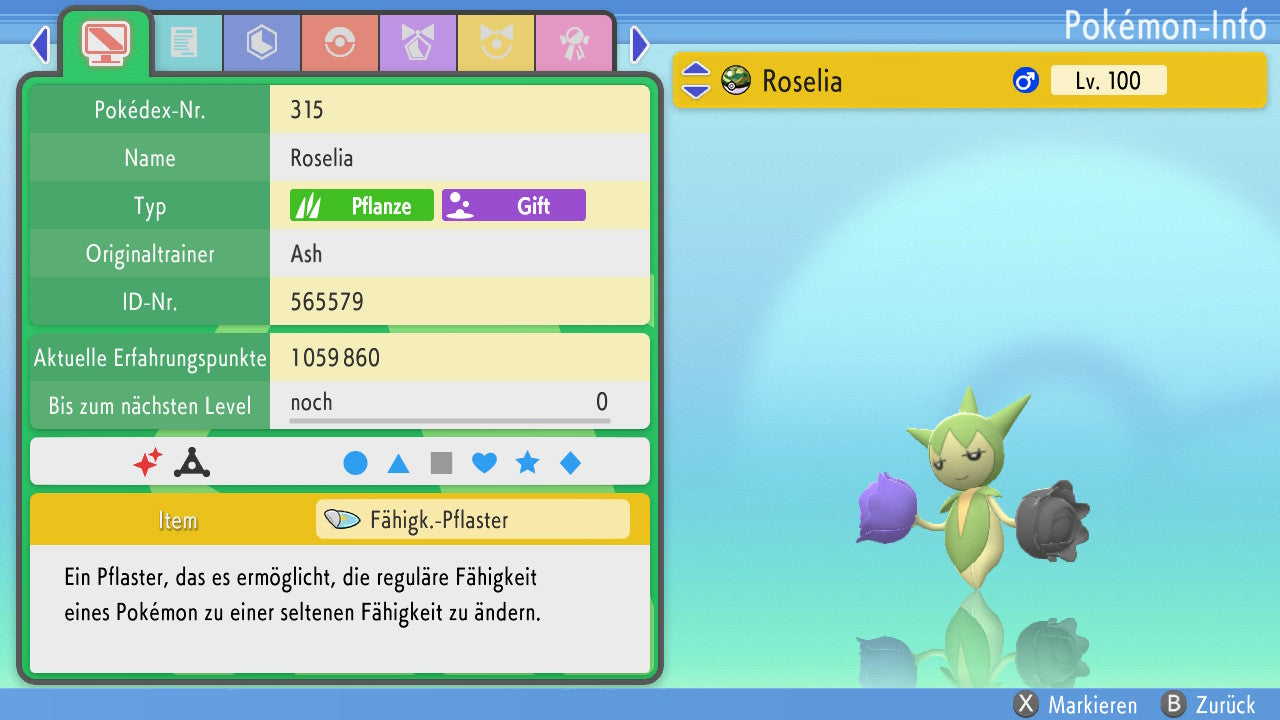Open the hexagon stats chart tab
1280x720 pixels.
[x=262, y=43]
